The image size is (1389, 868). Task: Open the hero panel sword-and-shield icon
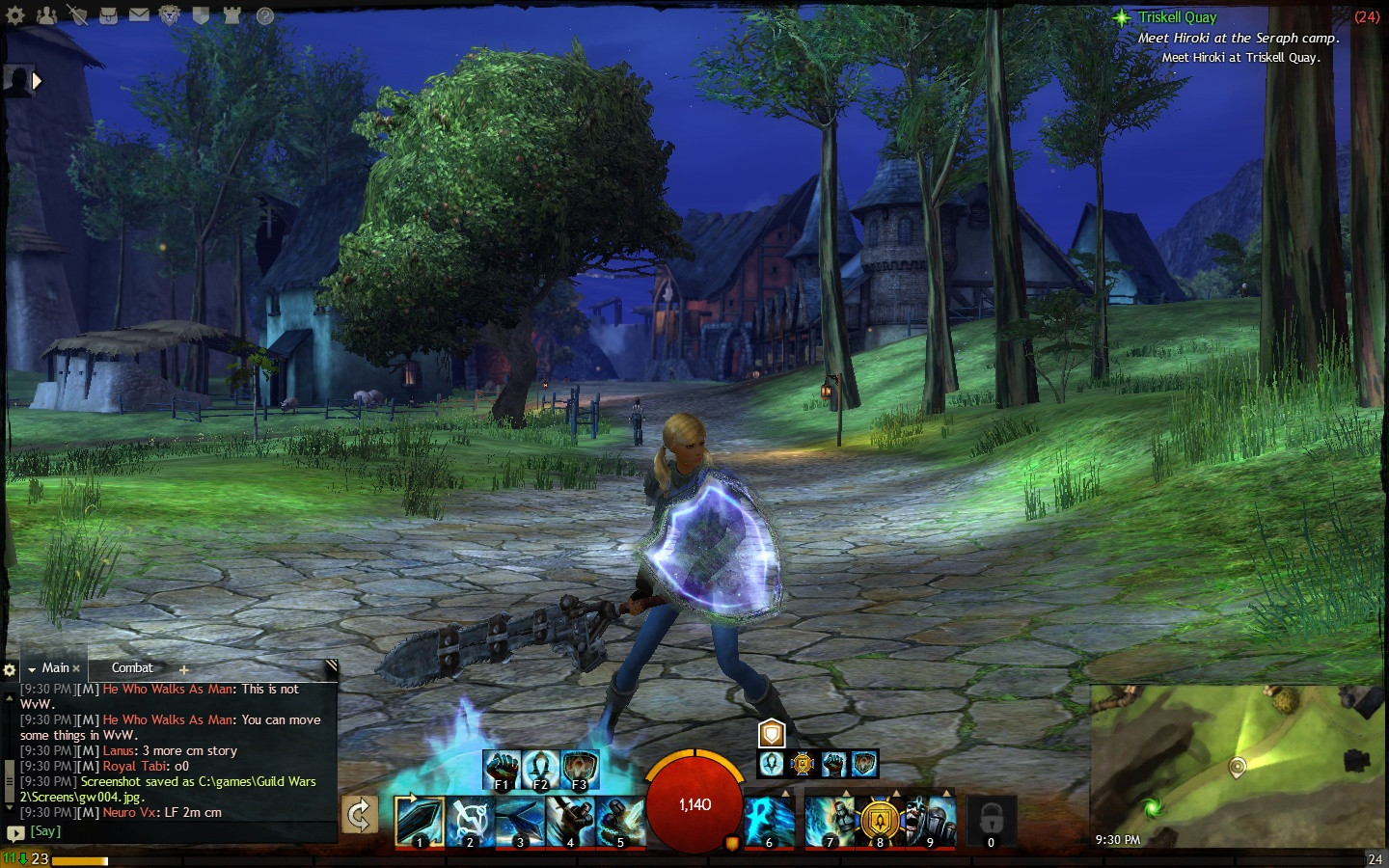(76, 15)
